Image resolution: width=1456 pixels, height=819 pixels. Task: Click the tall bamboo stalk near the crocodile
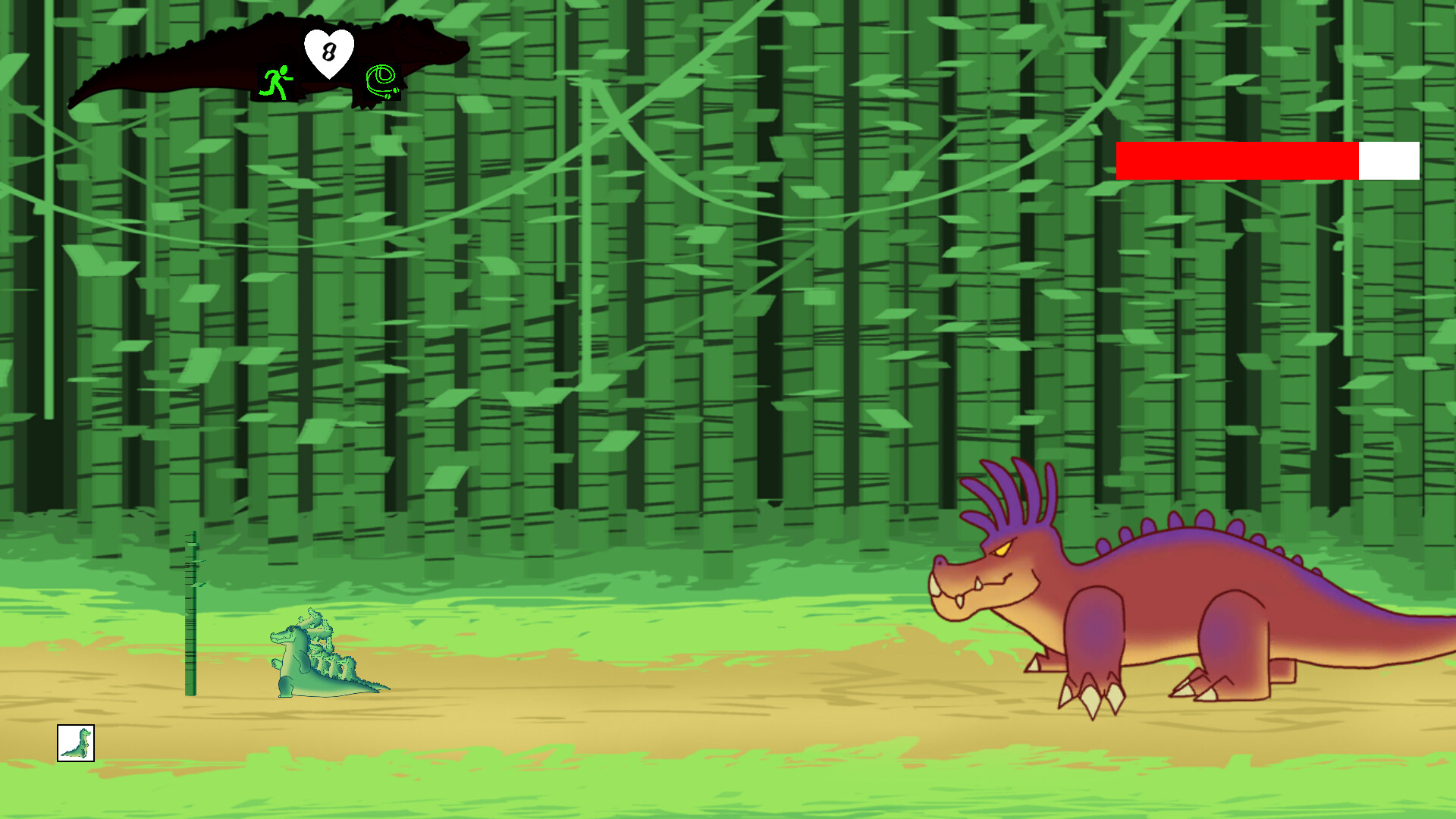[191, 614]
